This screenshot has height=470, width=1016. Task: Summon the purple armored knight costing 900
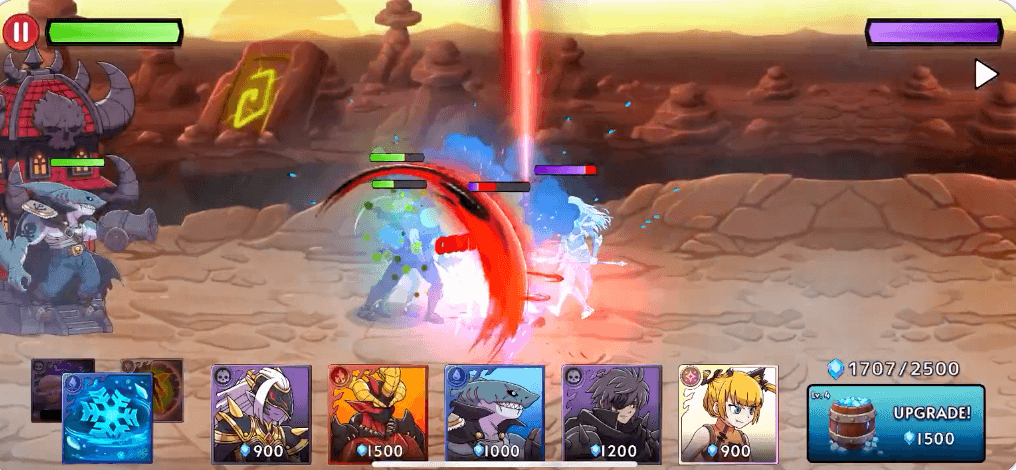pyautogui.click(x=262, y=412)
